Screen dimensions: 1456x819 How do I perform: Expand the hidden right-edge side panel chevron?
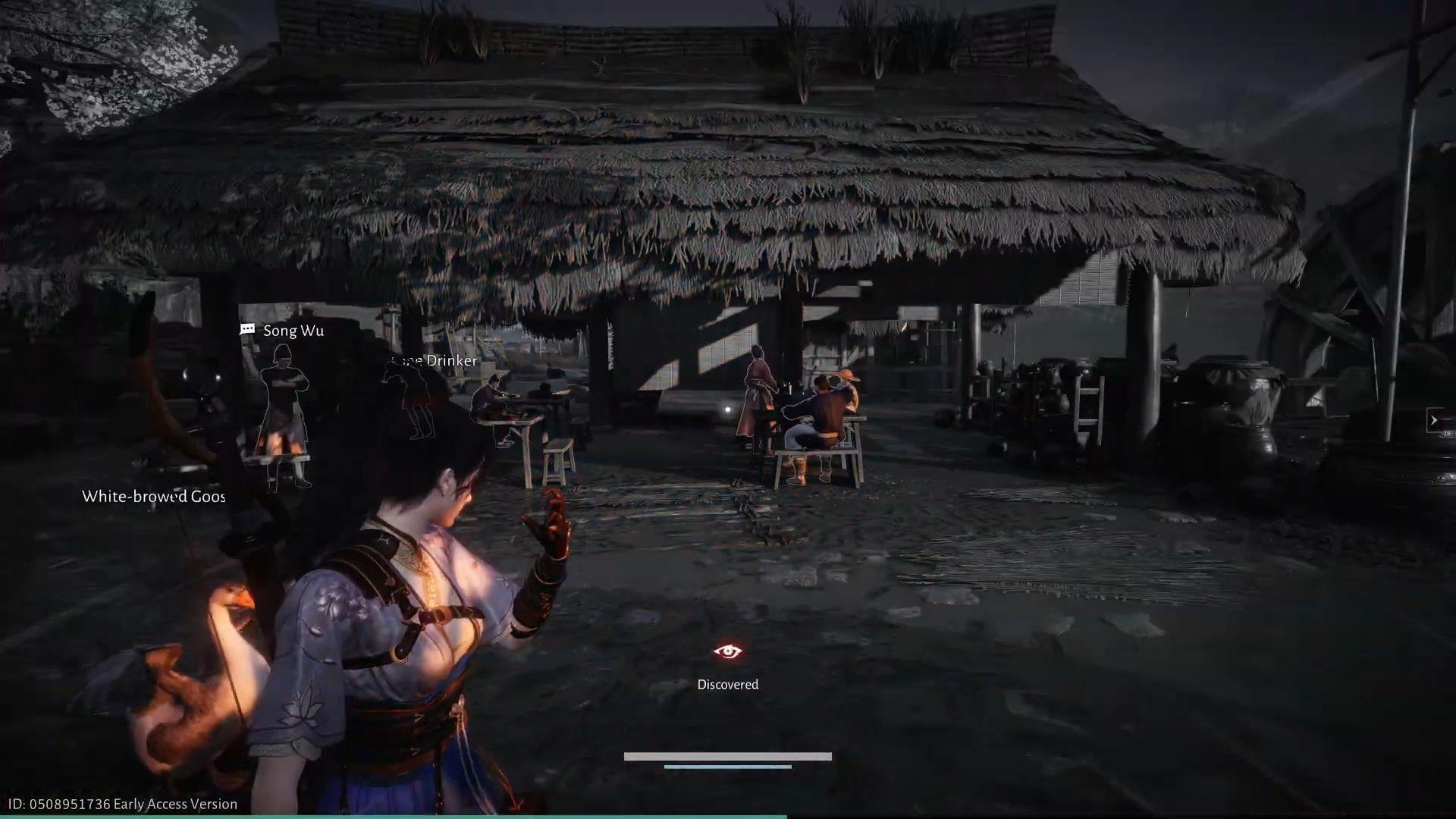click(1435, 420)
